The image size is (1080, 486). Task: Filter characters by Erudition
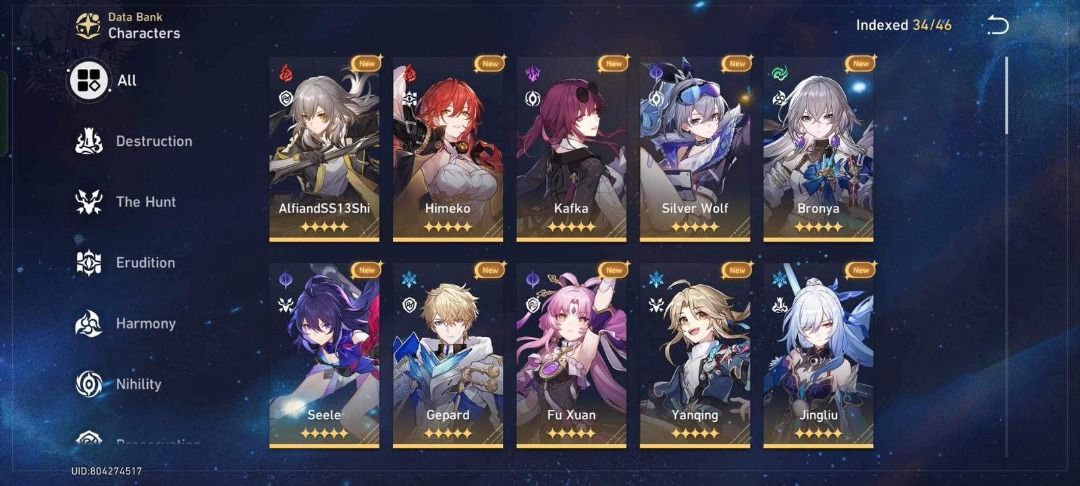pos(126,263)
